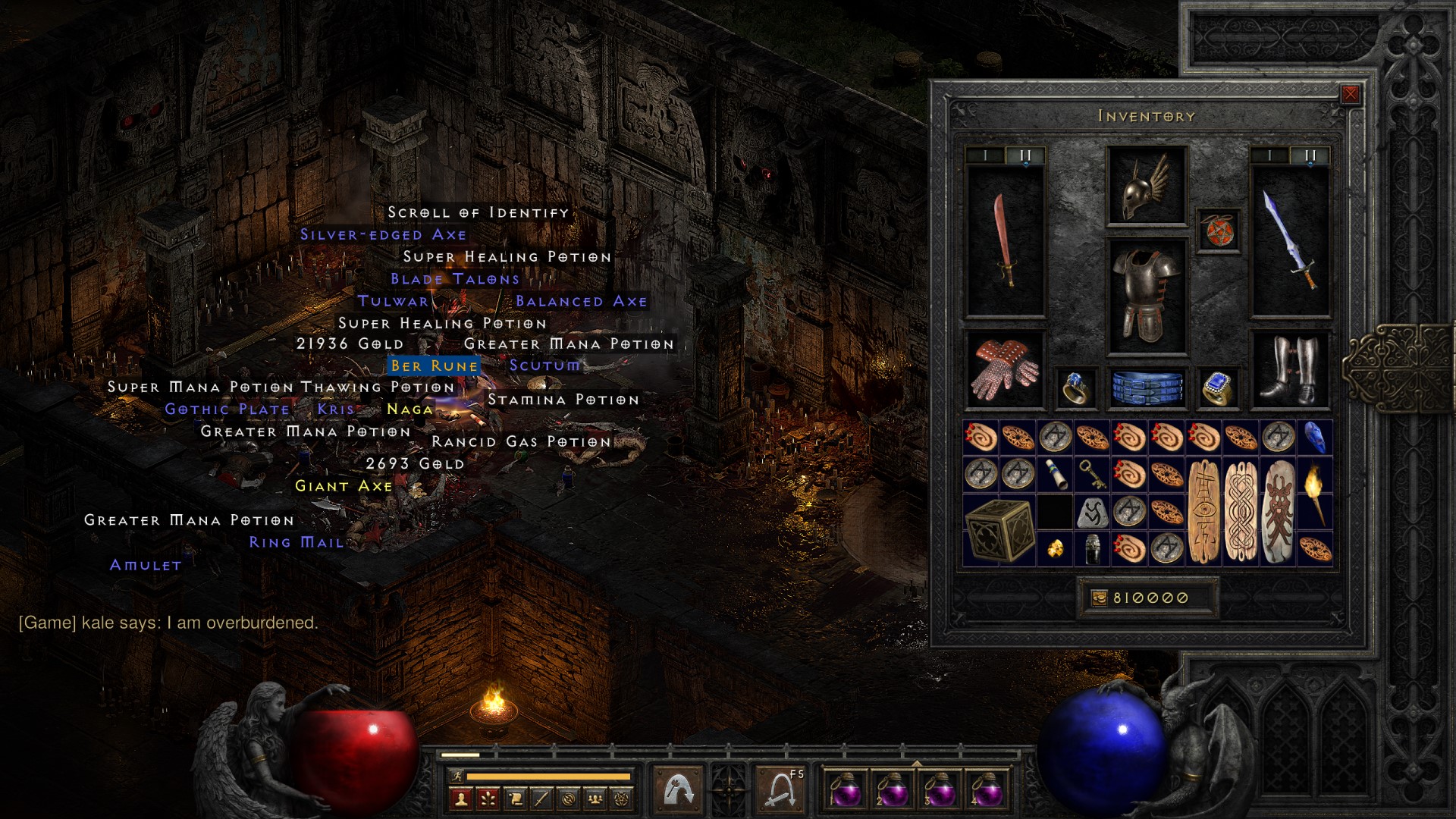Click the equipped chain gloves
The image size is (1456, 819).
pos(1004,370)
